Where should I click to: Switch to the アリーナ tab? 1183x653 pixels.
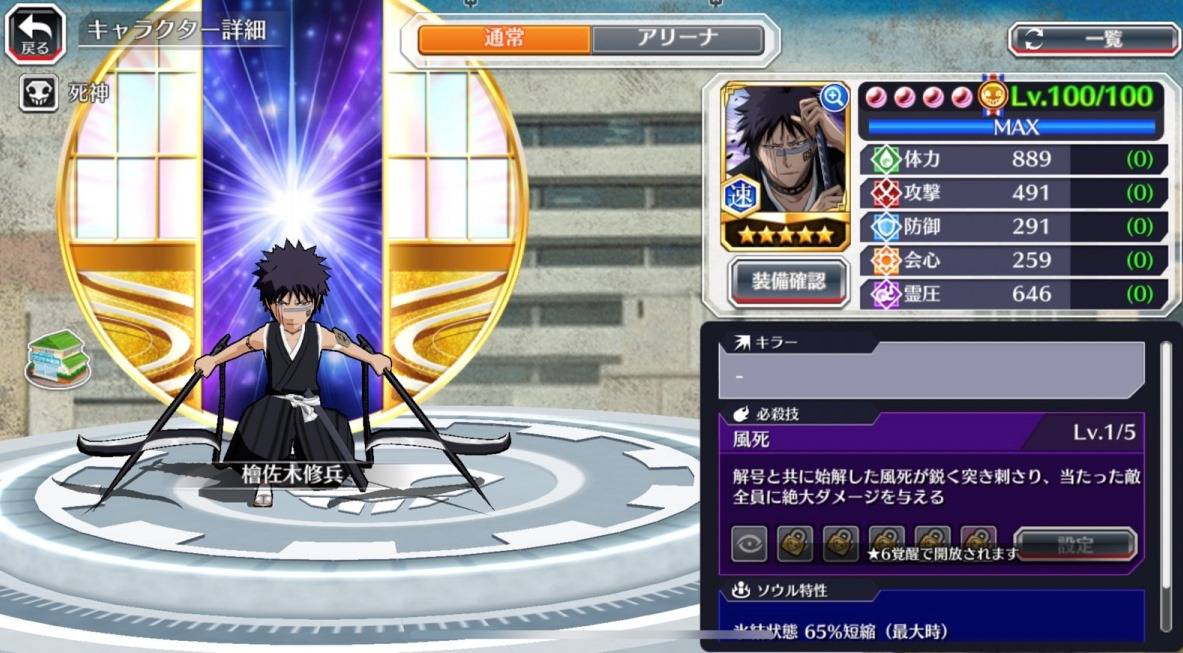[677, 39]
